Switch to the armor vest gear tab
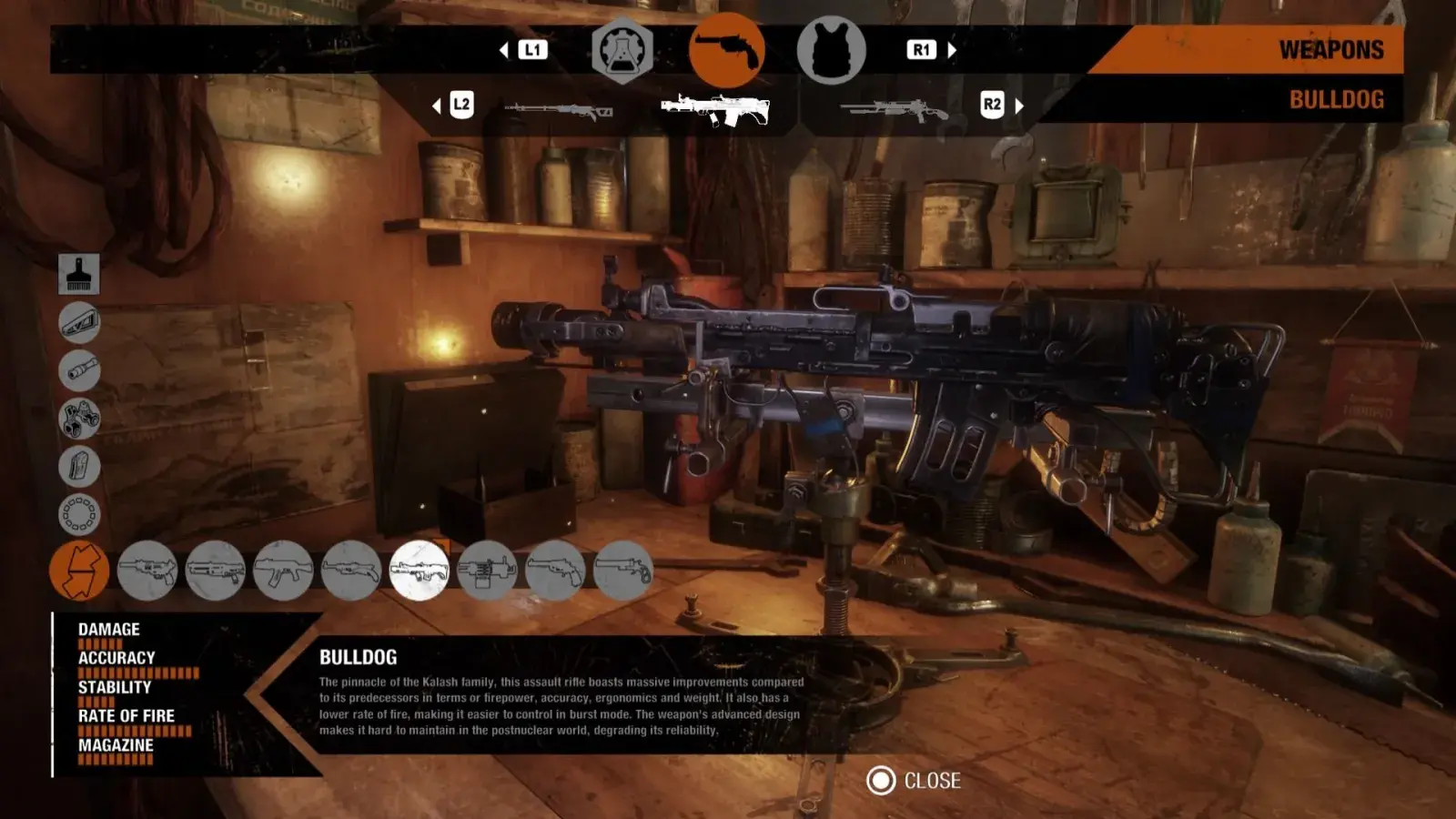 (x=831, y=51)
